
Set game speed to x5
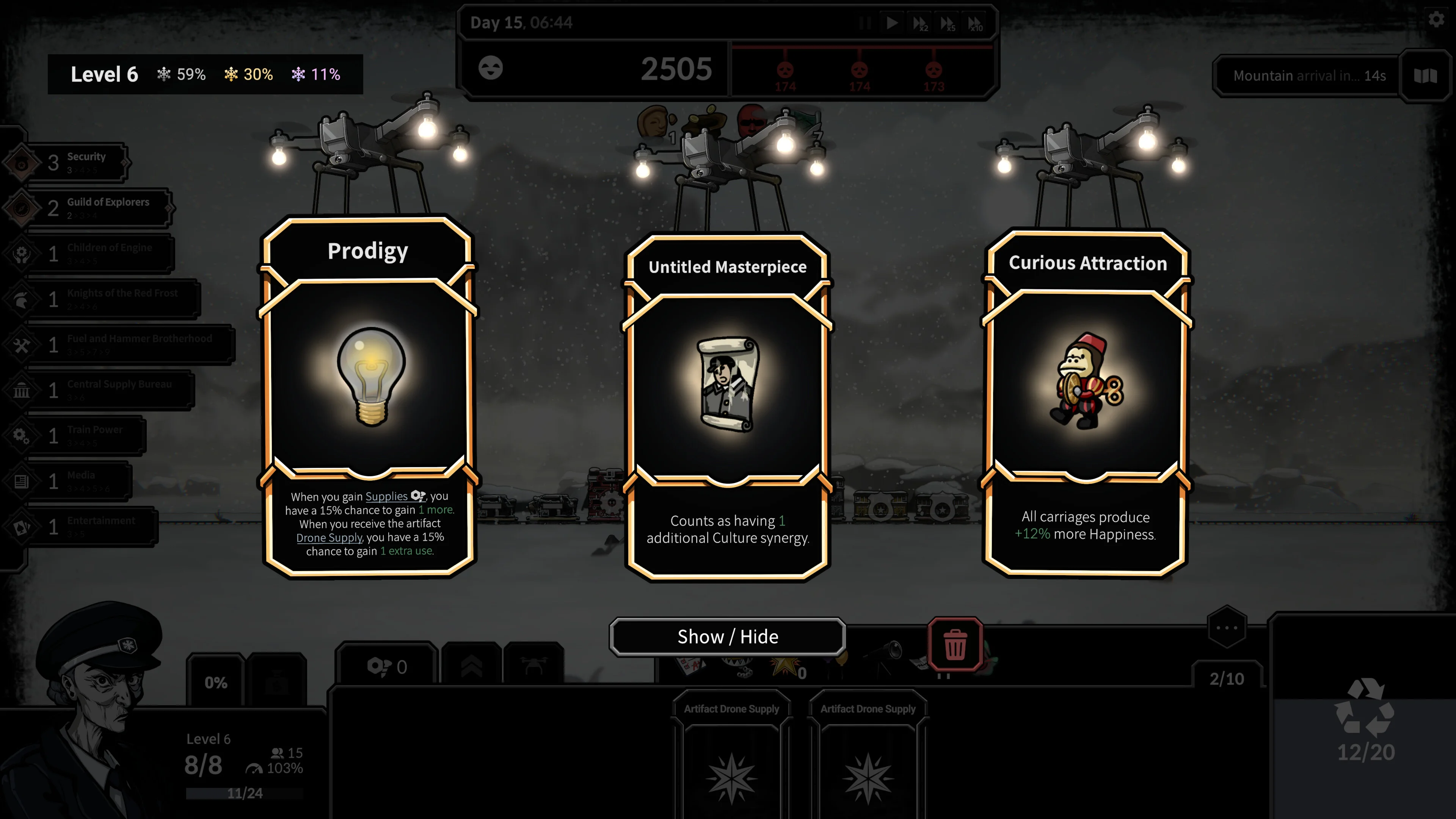click(x=947, y=23)
